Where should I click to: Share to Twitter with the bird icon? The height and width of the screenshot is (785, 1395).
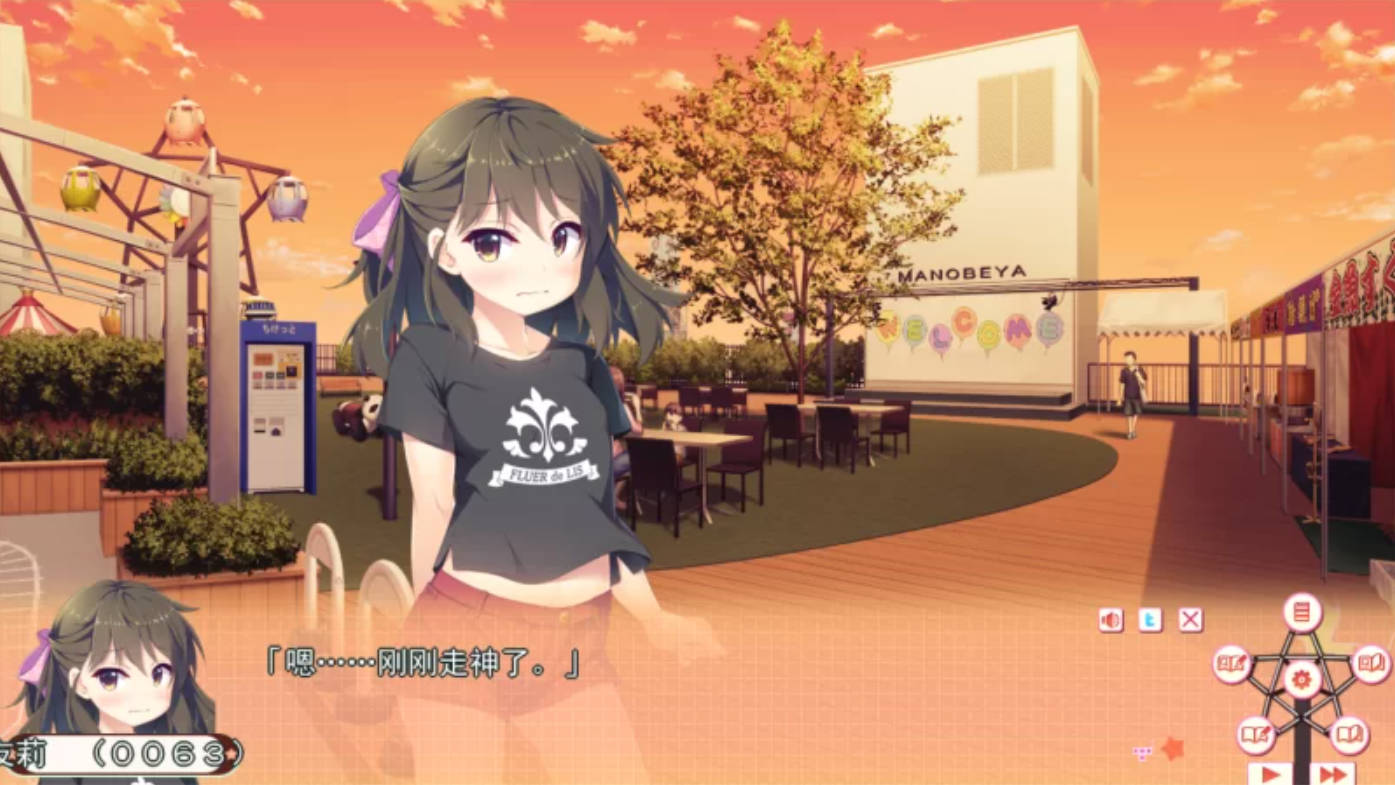1150,619
